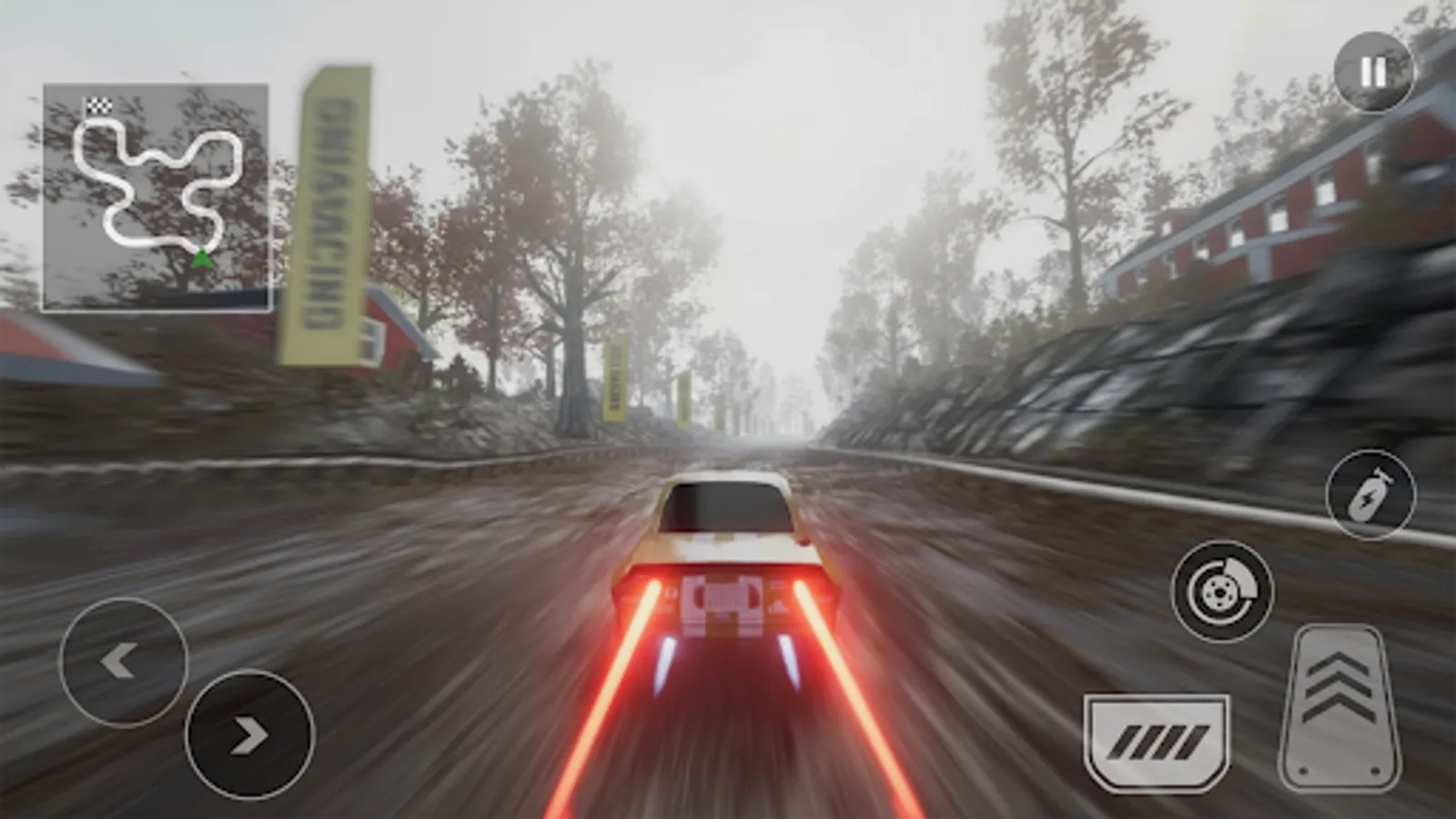Screen dimensions: 1456x819
Task: Activate the lightning bolt nitro canister
Action: (1369, 496)
